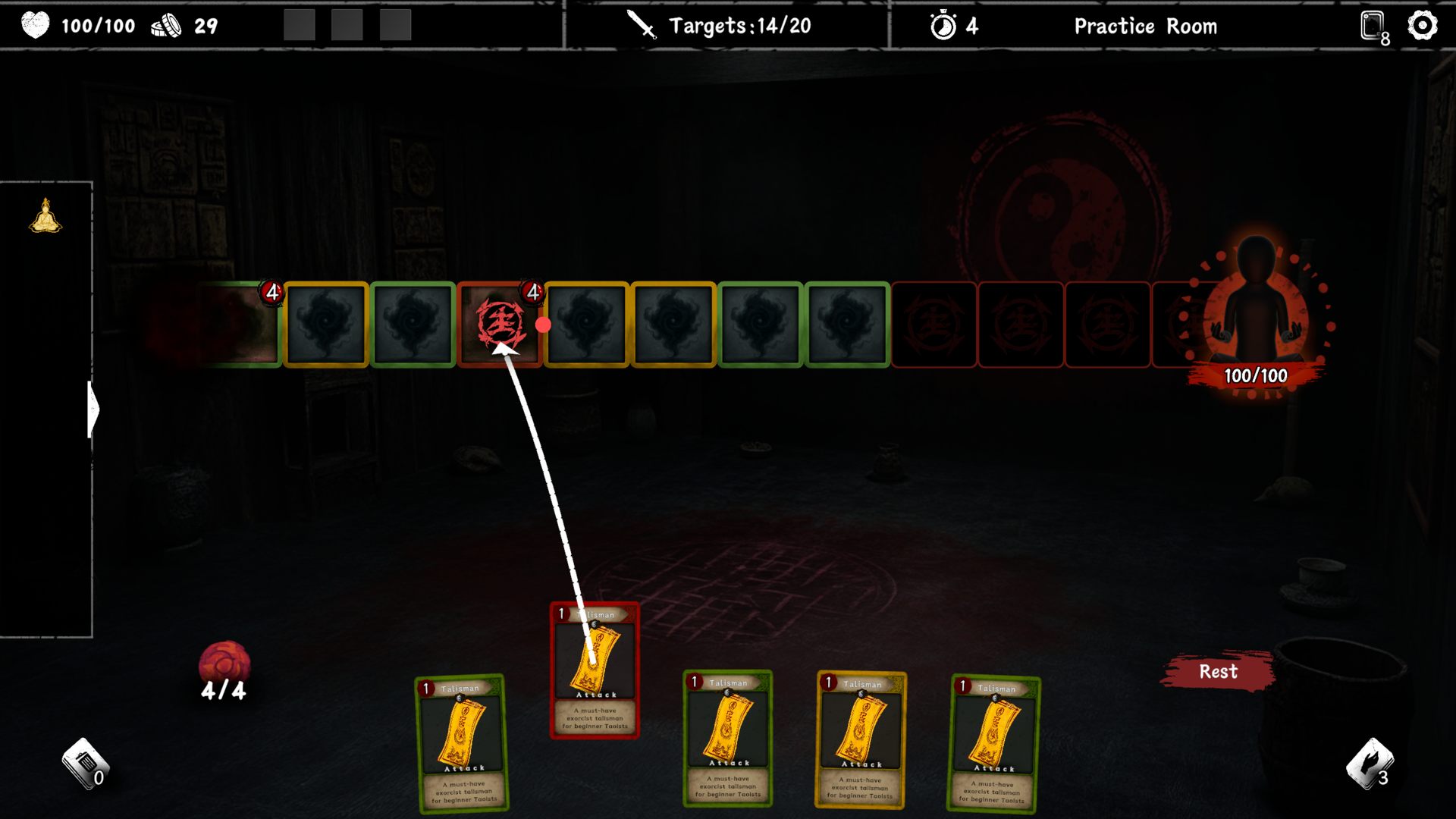
Task: Select the raised red-bordered Talisman card
Action: tap(595, 670)
